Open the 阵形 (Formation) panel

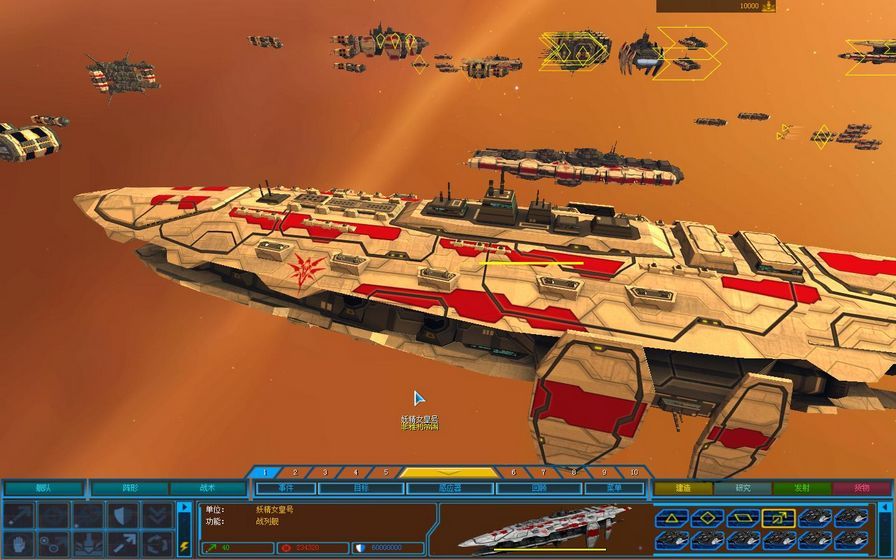(130, 489)
